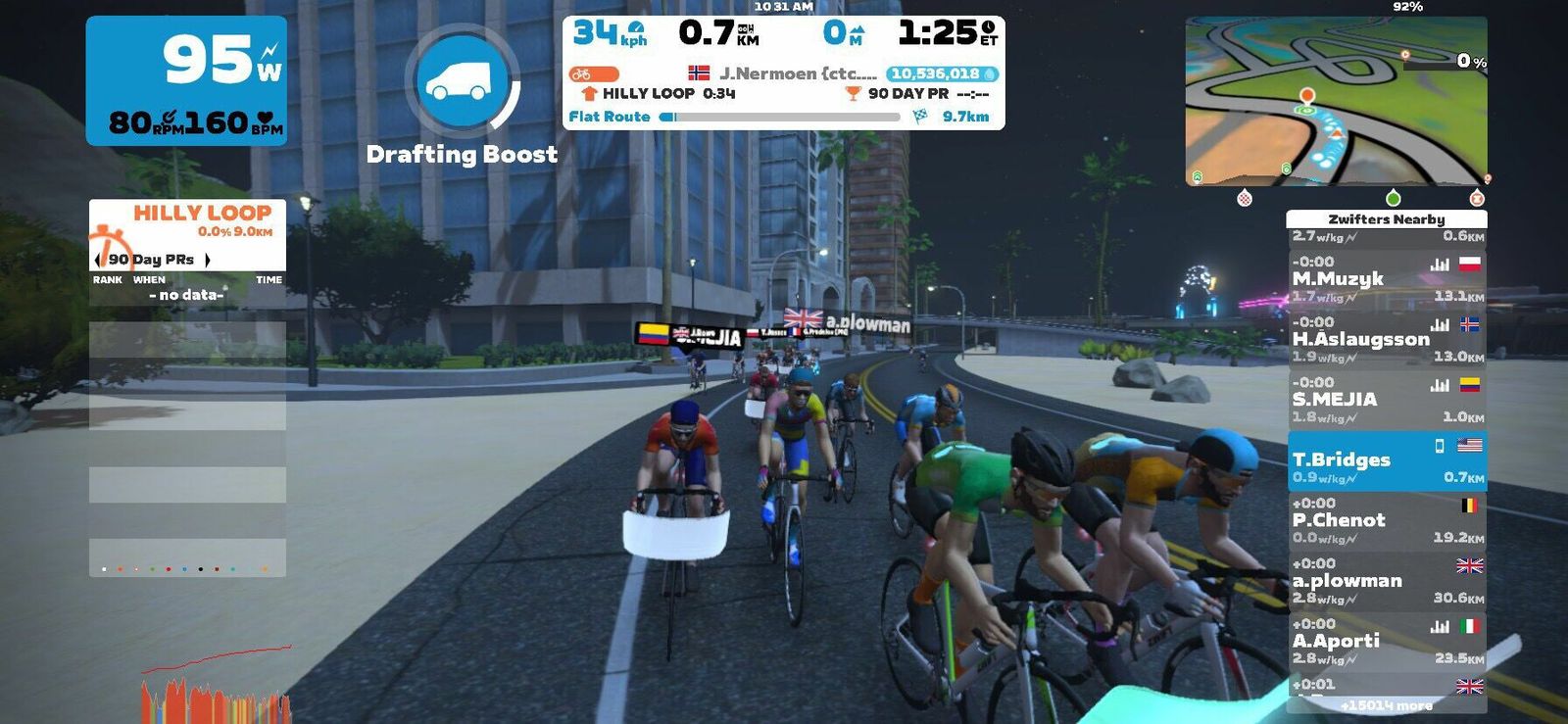Open the minimap view
1568x724 pixels.
click(x=1336, y=101)
